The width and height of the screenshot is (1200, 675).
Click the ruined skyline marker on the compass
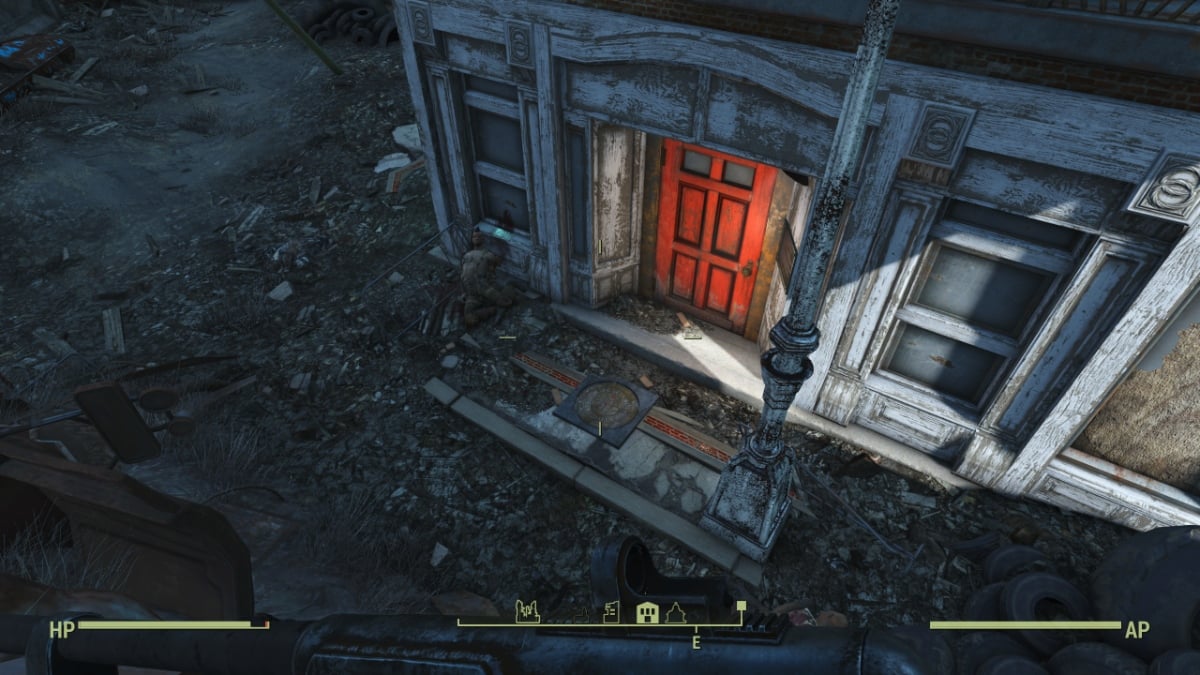pos(527,611)
